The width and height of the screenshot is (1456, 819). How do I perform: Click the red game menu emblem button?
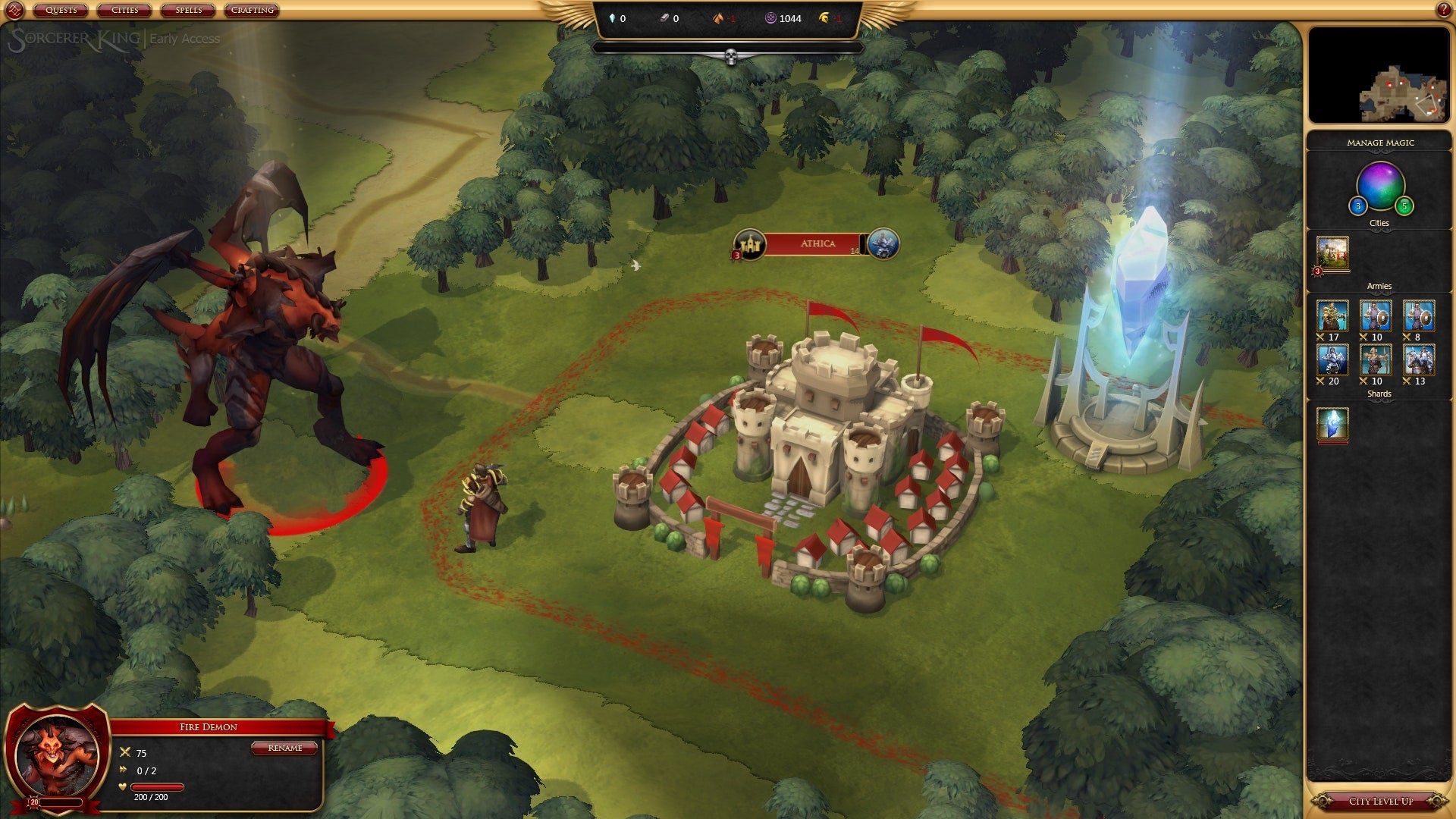point(16,11)
